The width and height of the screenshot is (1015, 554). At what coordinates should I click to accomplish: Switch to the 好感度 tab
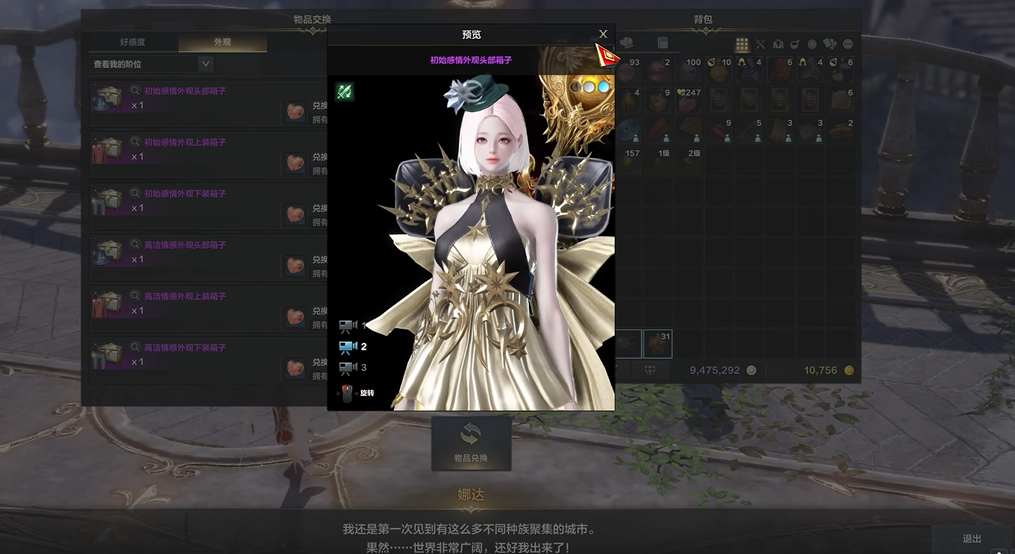pyautogui.click(x=133, y=44)
